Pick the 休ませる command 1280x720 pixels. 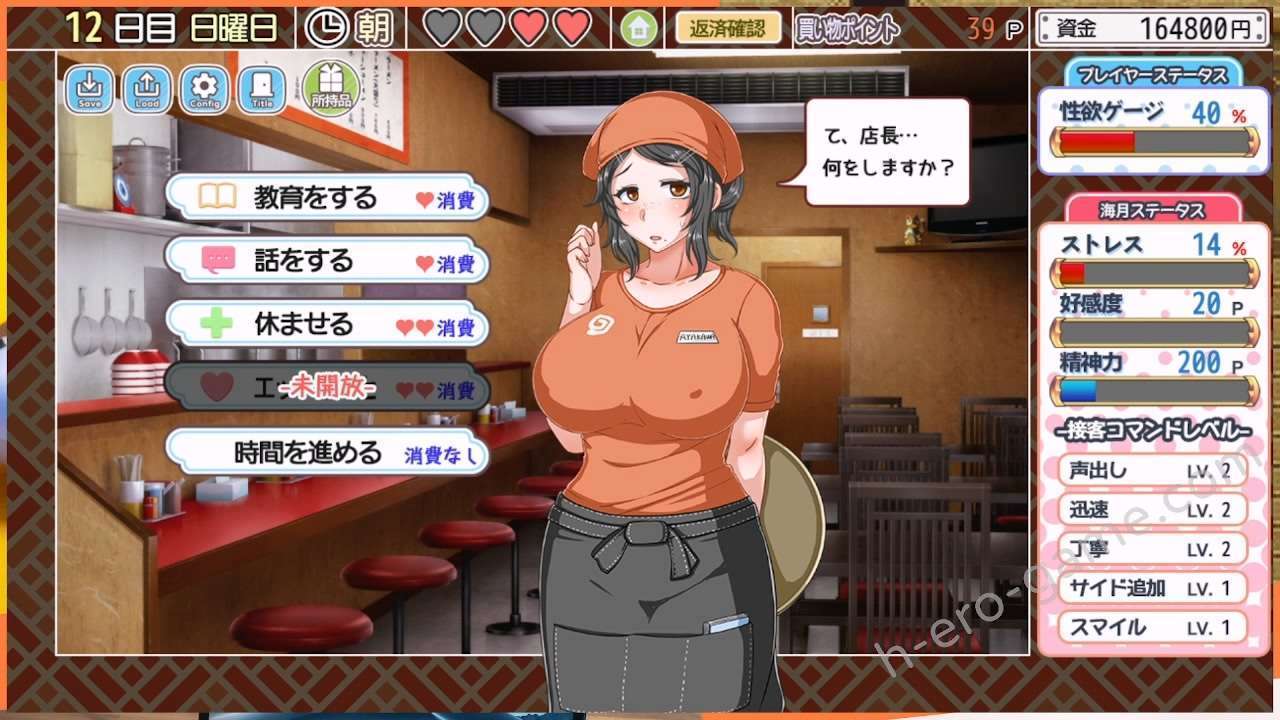327,325
